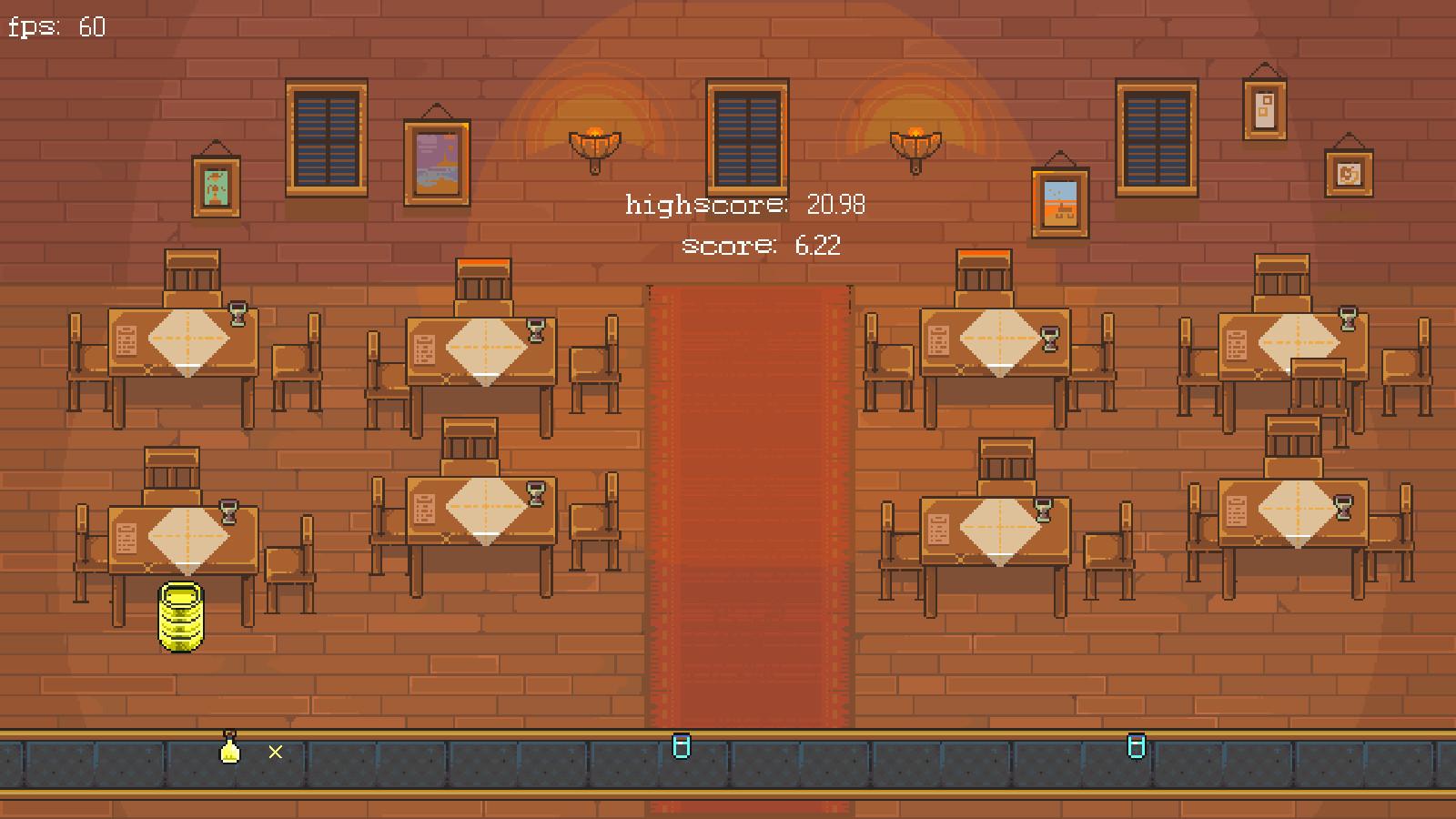Open the desert painting near center-right

[1058, 201]
